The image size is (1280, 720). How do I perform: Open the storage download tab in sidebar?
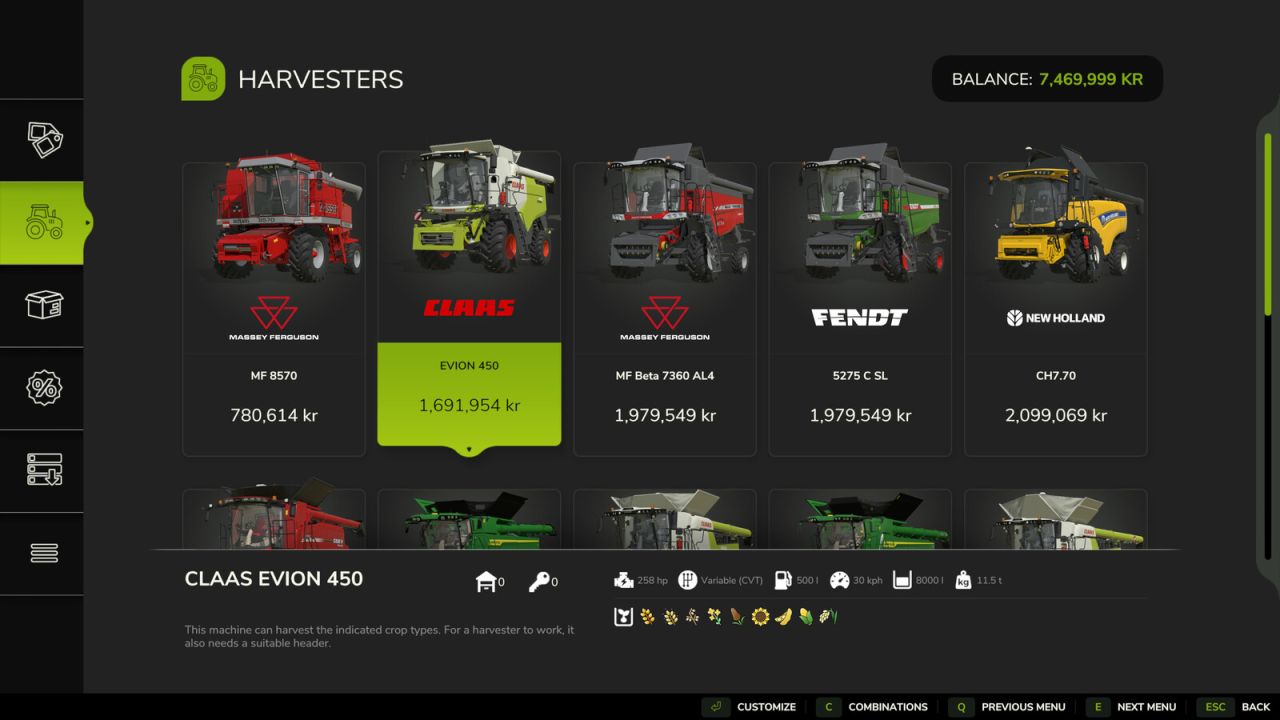click(x=43, y=470)
